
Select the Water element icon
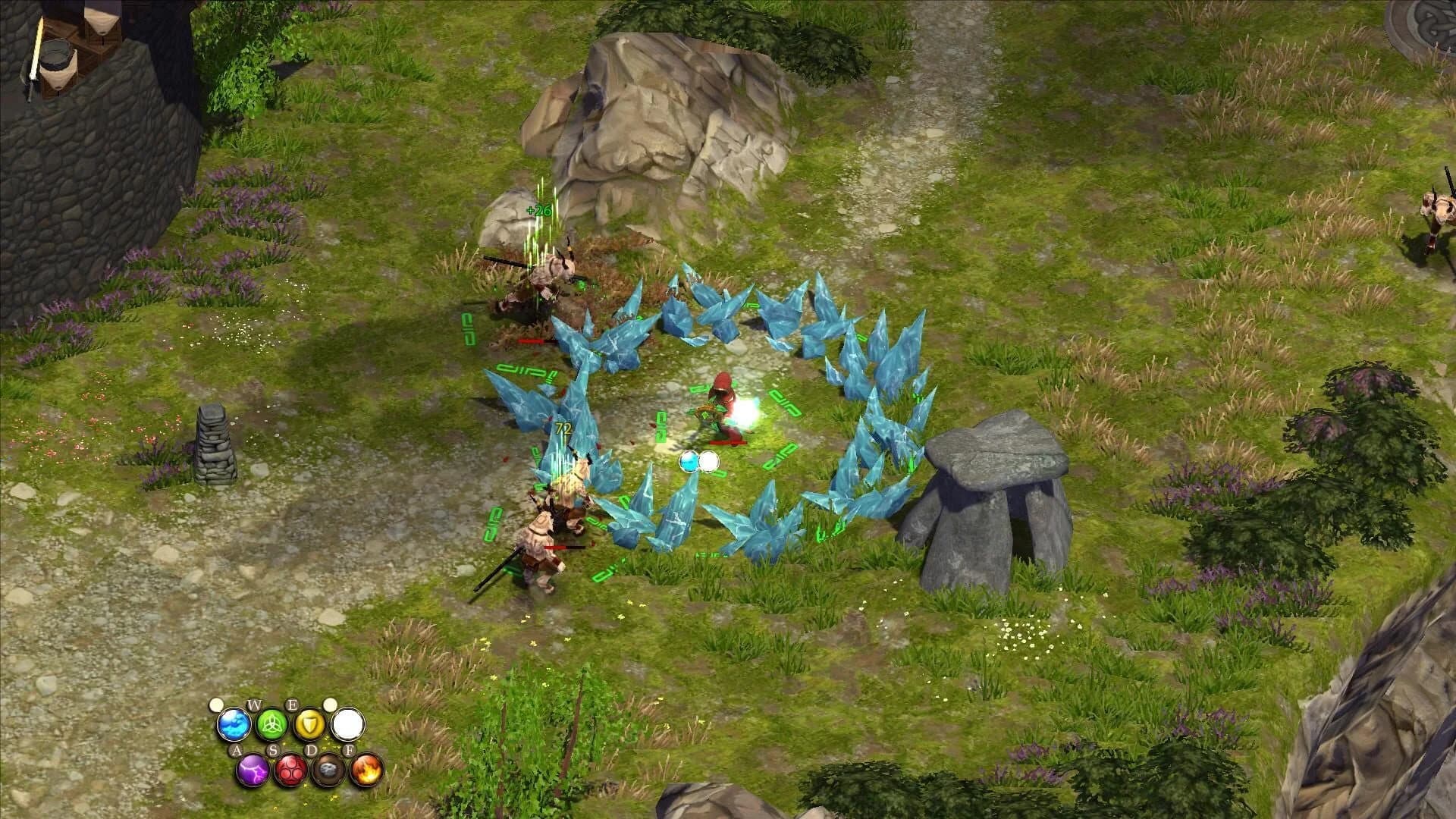coord(233,725)
